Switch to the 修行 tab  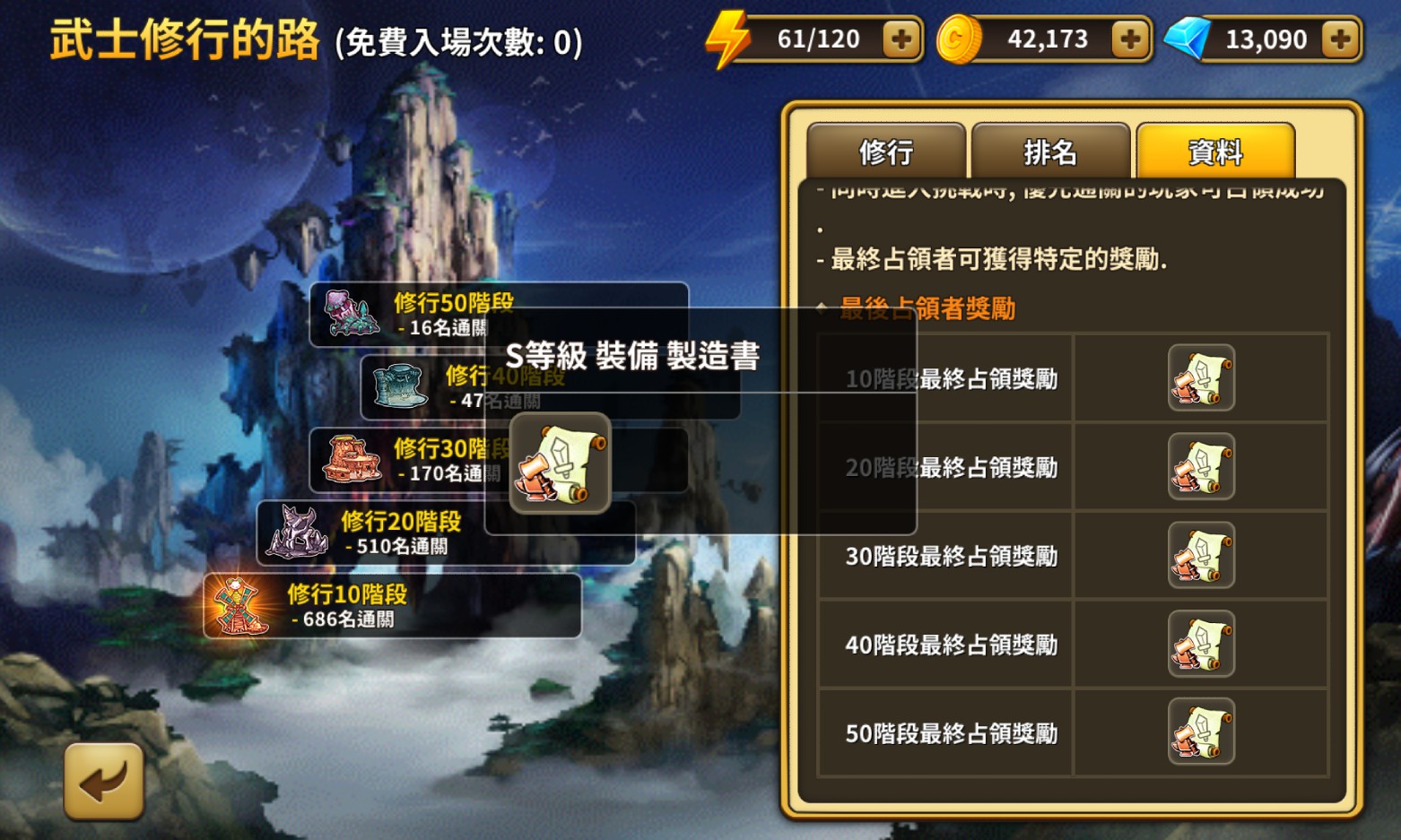click(x=886, y=152)
